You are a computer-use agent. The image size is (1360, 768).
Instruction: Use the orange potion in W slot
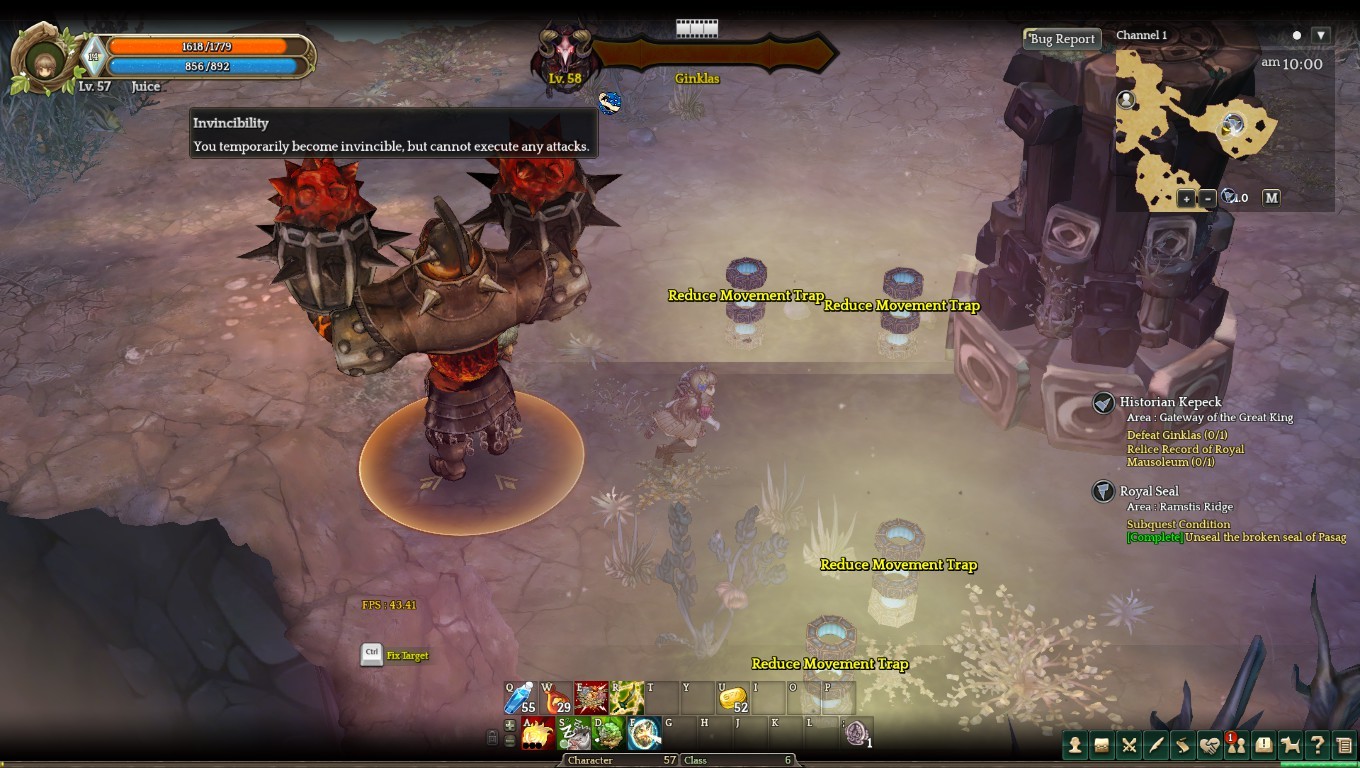point(556,697)
